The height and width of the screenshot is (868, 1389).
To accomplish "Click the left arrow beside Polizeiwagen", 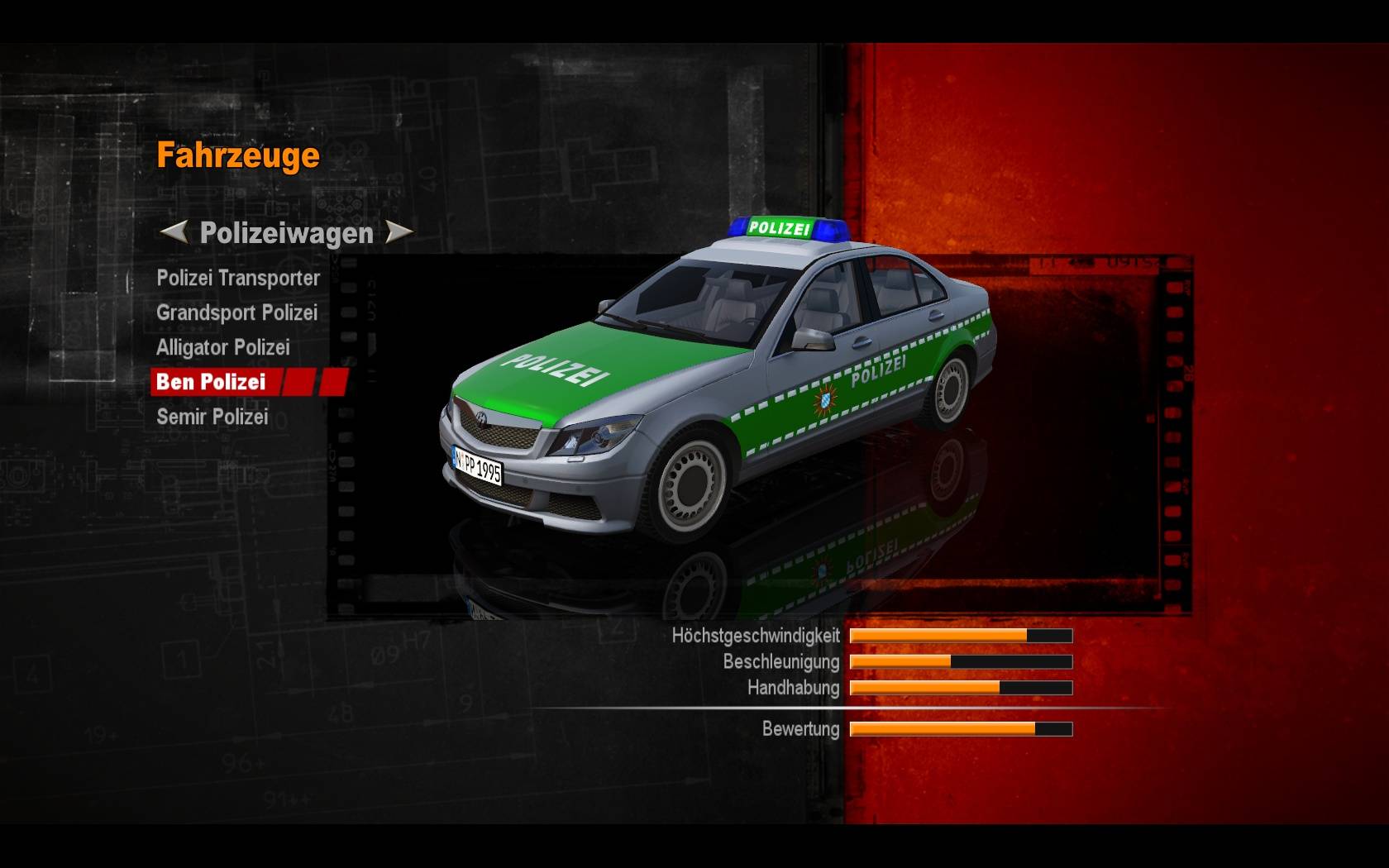I will pos(173,232).
